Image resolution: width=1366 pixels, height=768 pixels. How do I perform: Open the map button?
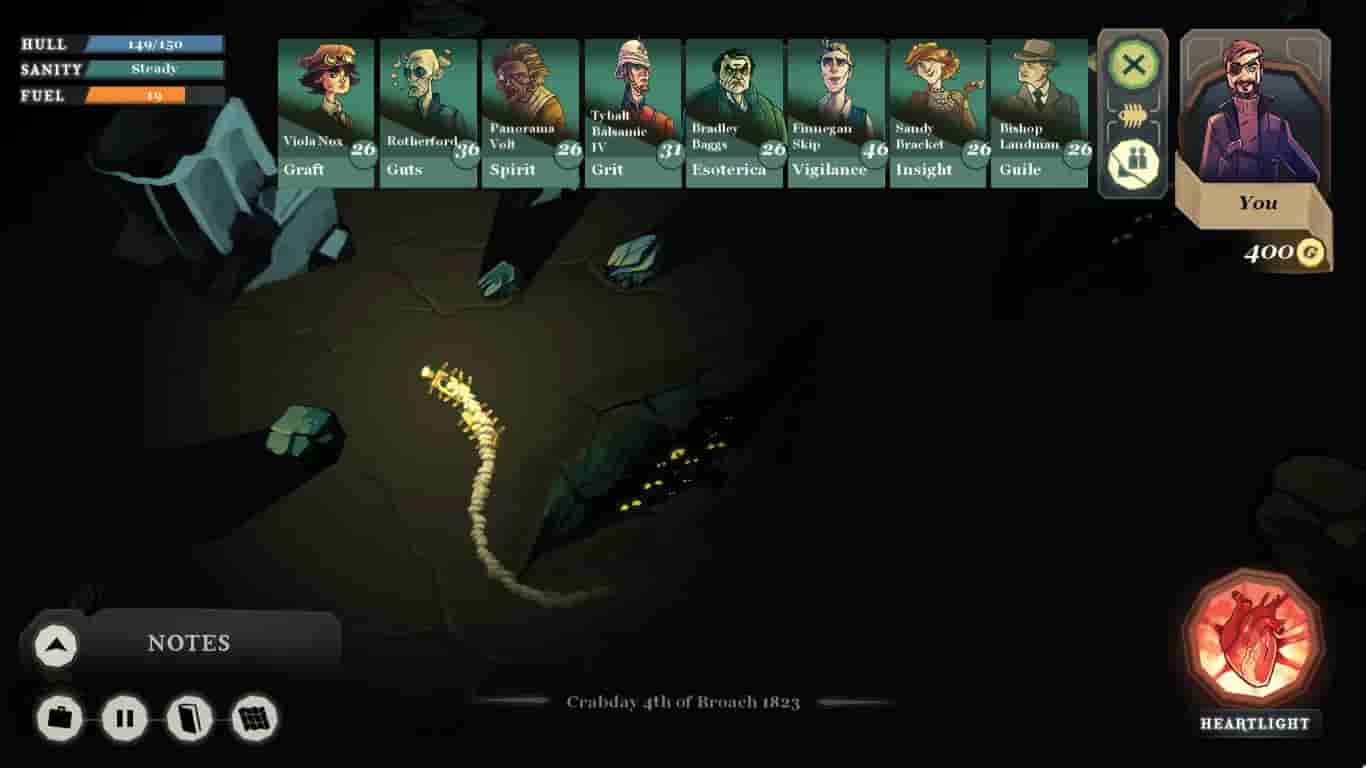pyautogui.click(x=254, y=718)
